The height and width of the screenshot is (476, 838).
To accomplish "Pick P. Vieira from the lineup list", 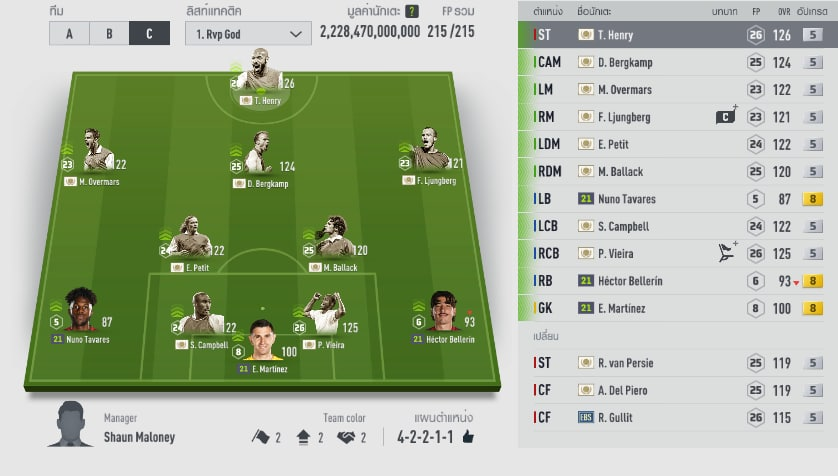I will pos(678,254).
